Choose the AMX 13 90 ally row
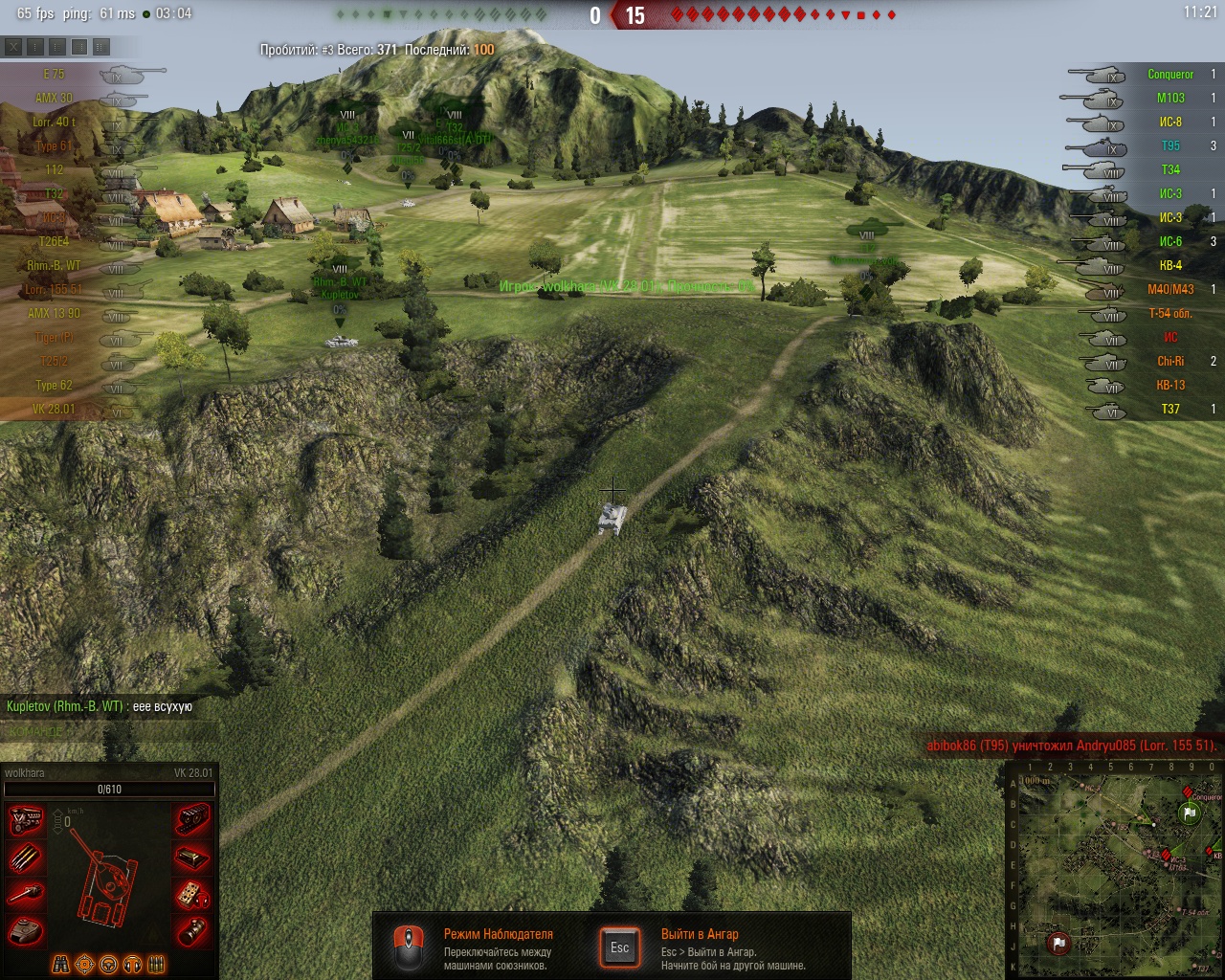This screenshot has width=1225, height=980. (x=55, y=313)
